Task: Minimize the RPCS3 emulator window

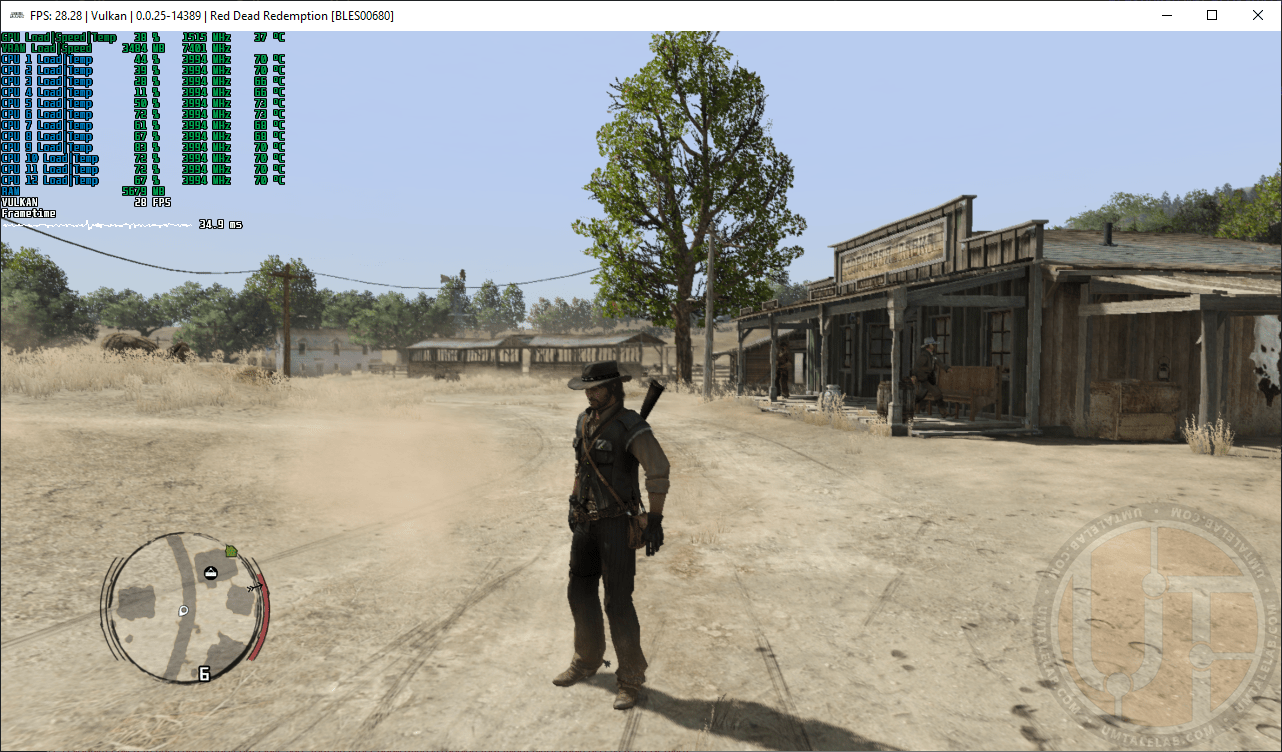Action: coord(1166,15)
